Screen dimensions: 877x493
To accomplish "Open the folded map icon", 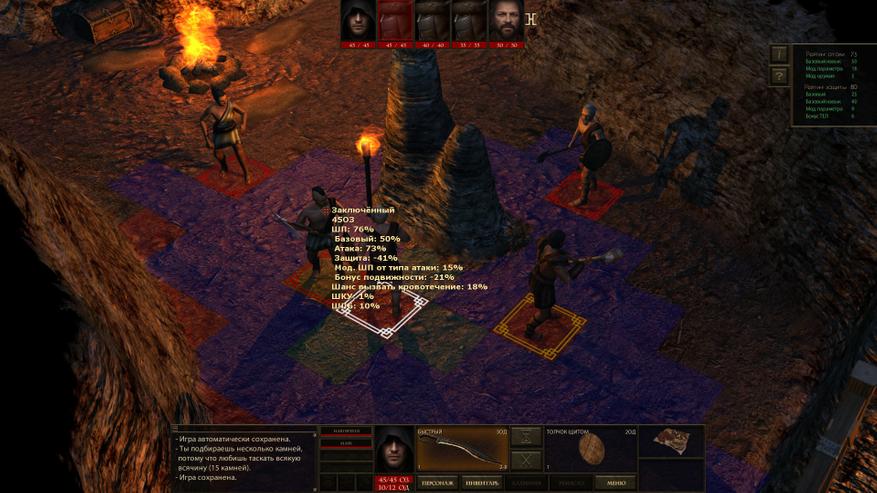I will point(672,442).
